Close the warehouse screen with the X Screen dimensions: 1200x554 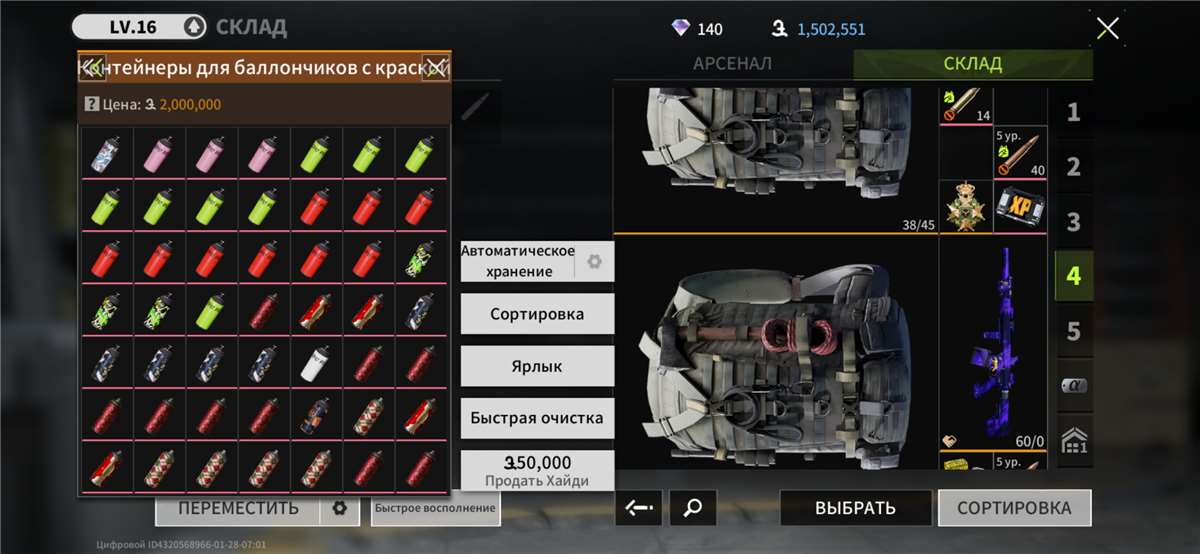point(1107,28)
